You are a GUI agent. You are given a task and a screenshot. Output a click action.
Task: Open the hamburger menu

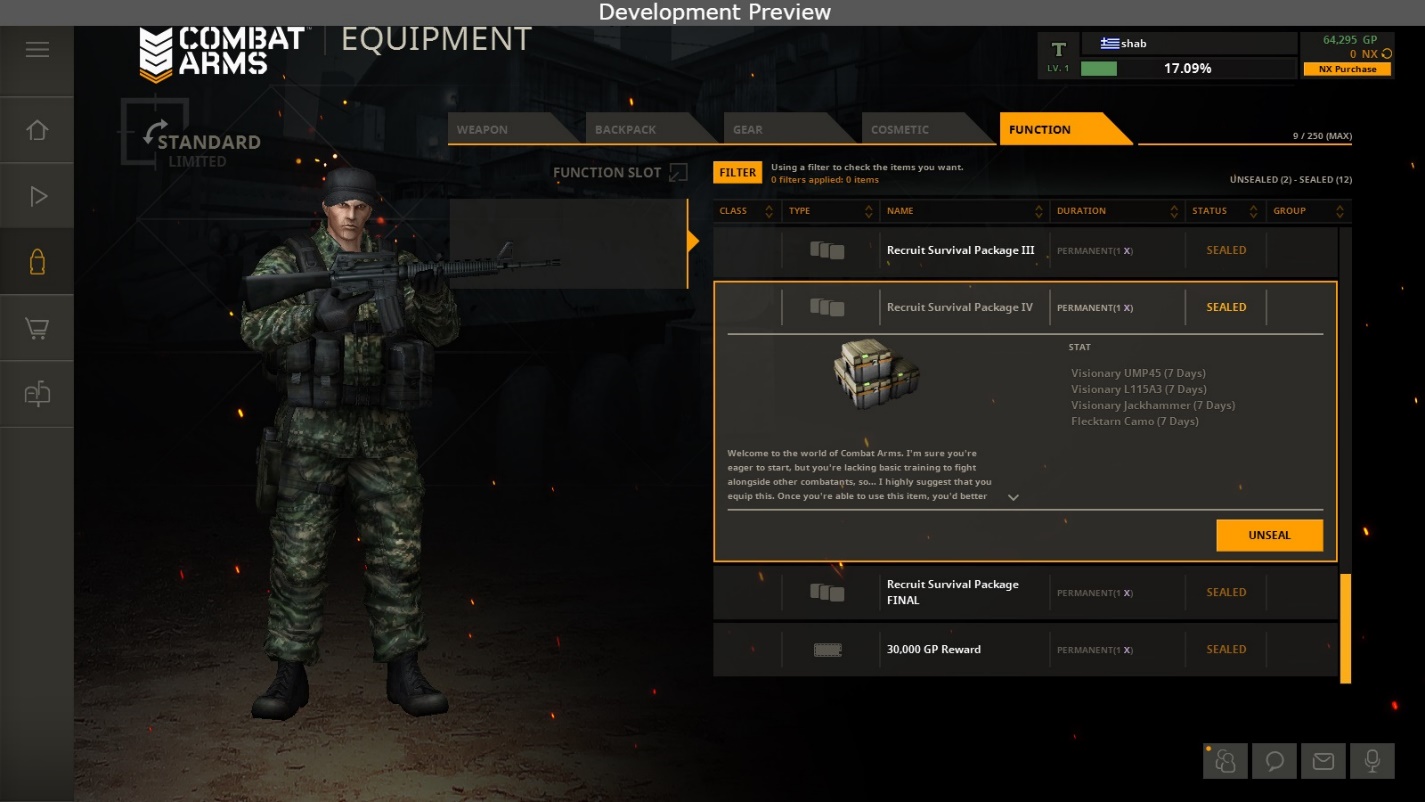tap(37, 50)
